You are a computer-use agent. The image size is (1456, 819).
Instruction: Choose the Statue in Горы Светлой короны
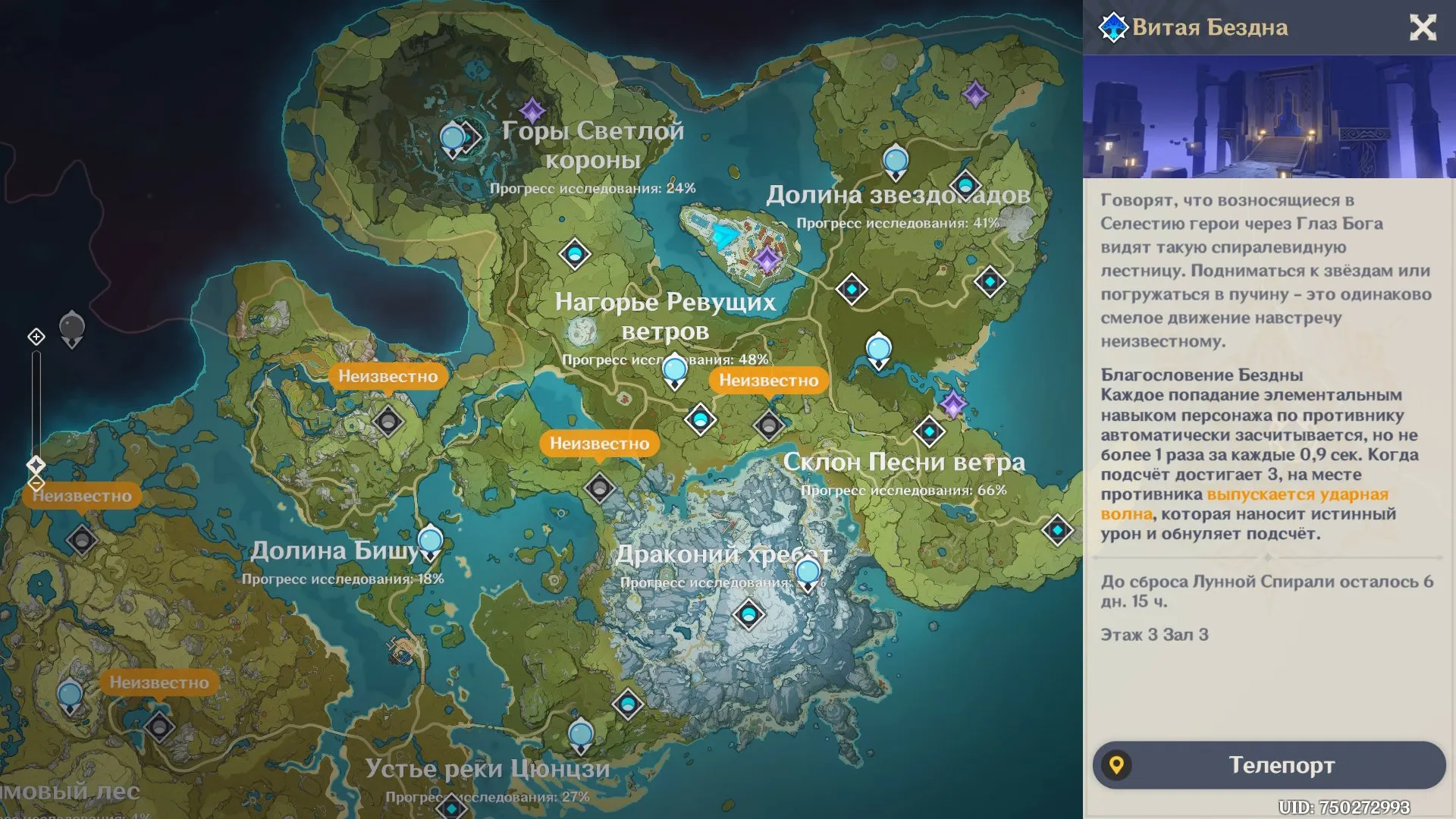(453, 140)
